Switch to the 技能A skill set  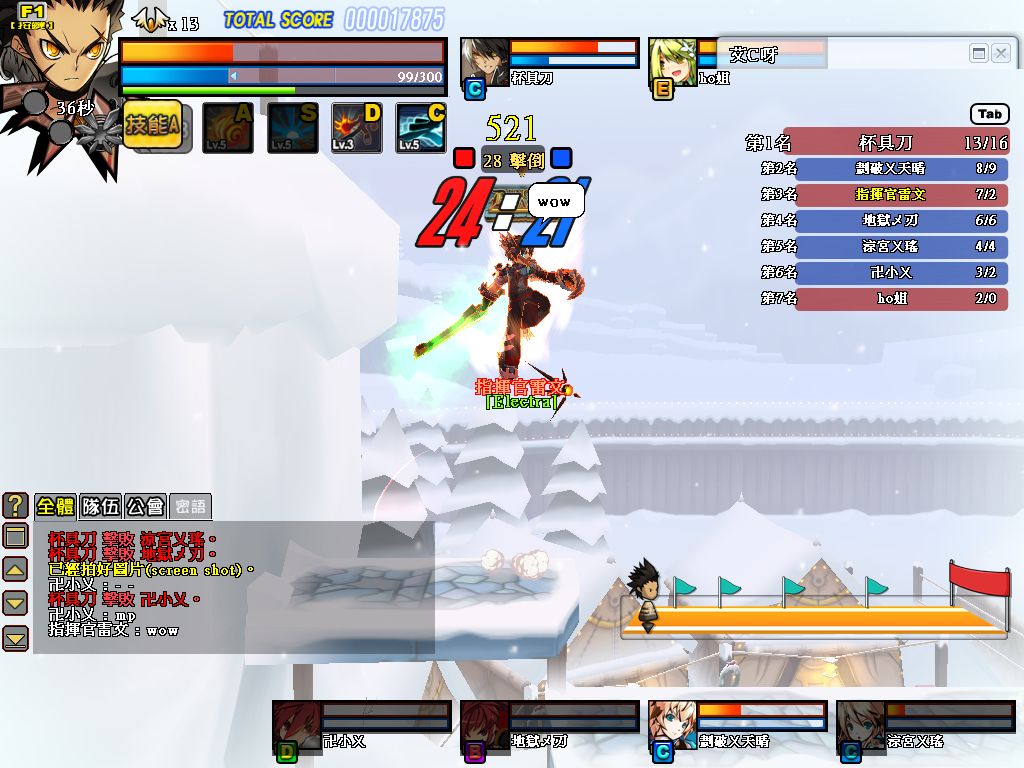152,125
